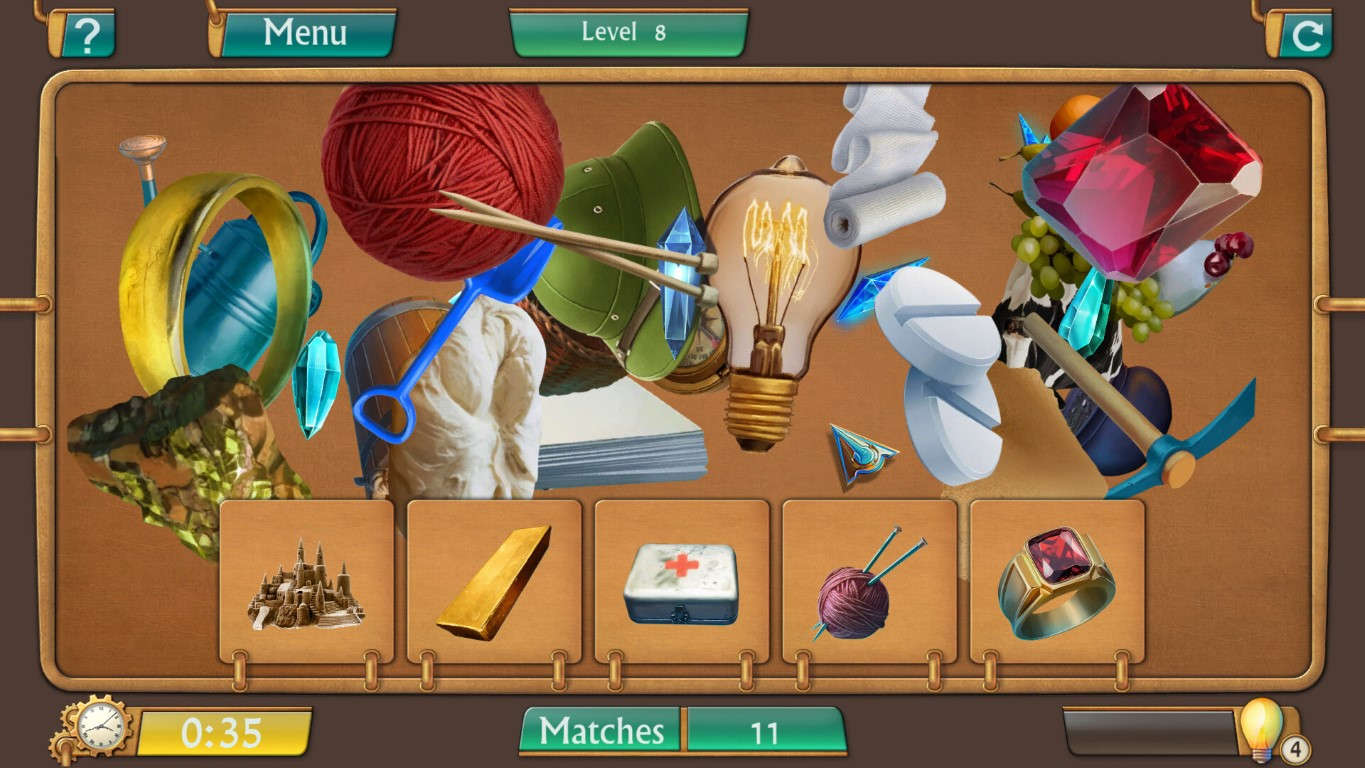Select the gold bar target thumbnail
This screenshot has width=1365, height=768.
493,580
